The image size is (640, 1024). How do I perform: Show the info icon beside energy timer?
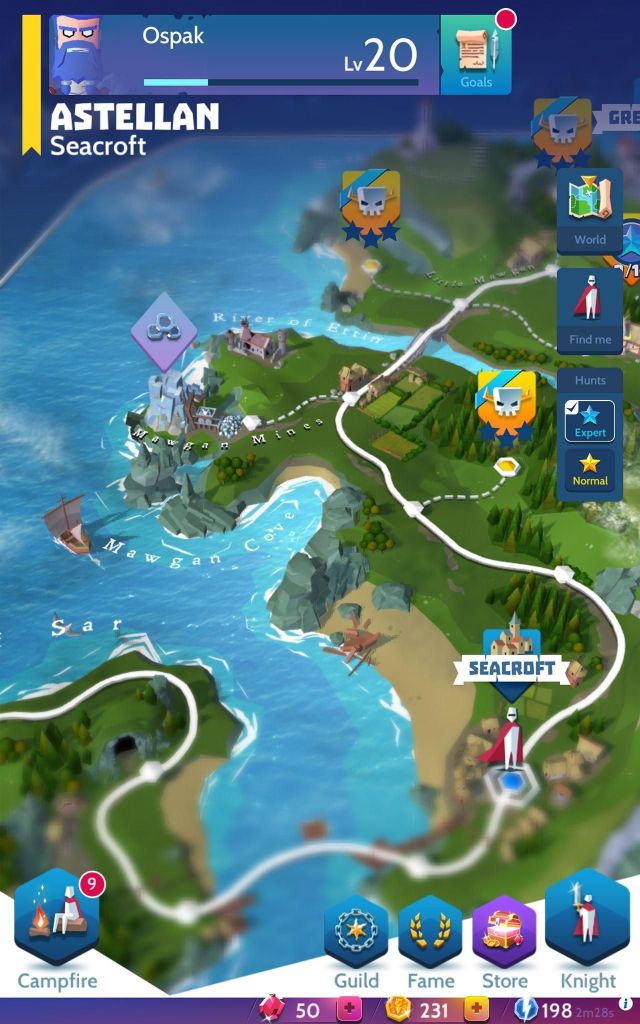tap(626, 1004)
